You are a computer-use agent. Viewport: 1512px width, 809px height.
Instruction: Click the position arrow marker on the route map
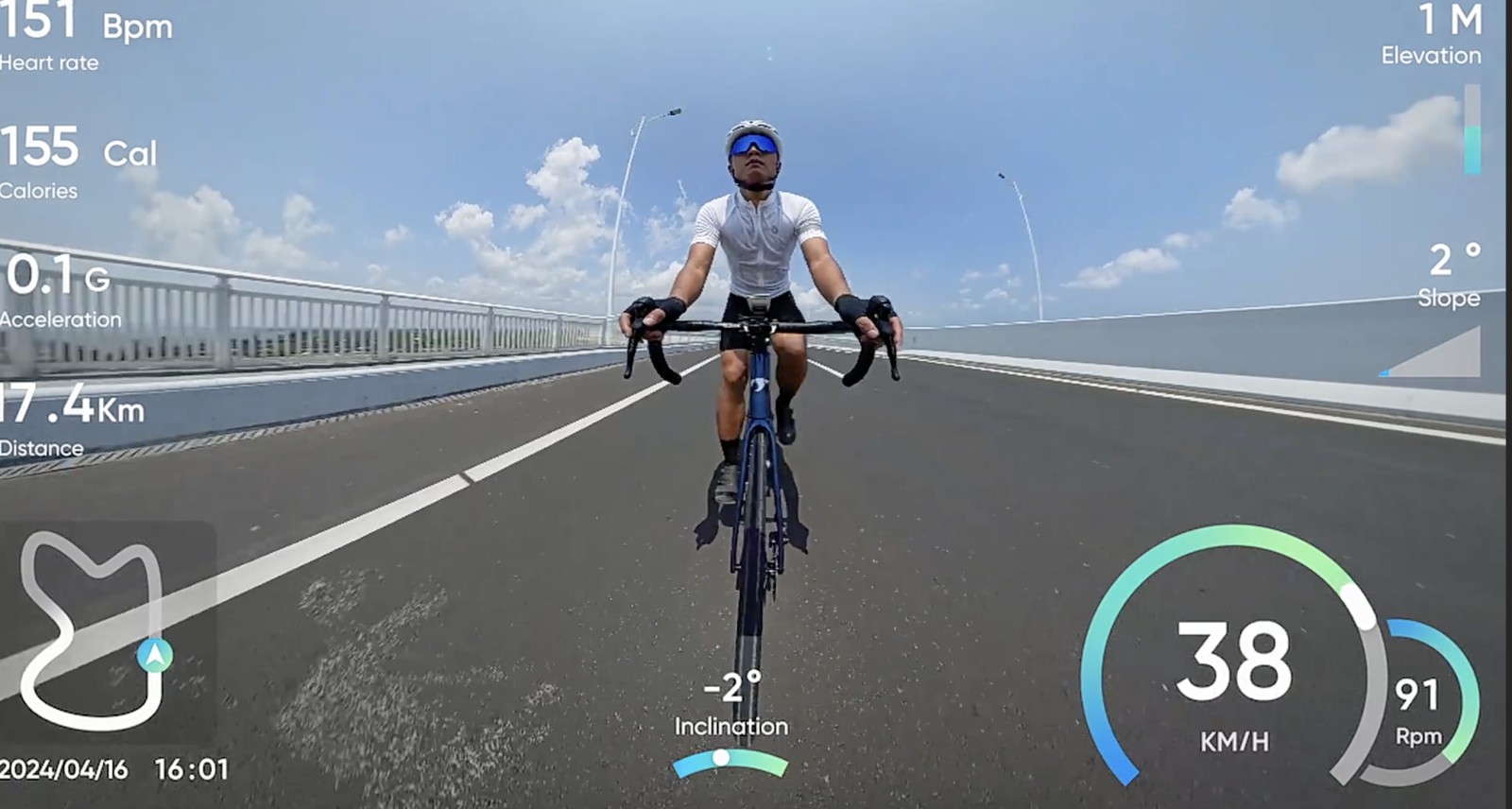pos(154,654)
